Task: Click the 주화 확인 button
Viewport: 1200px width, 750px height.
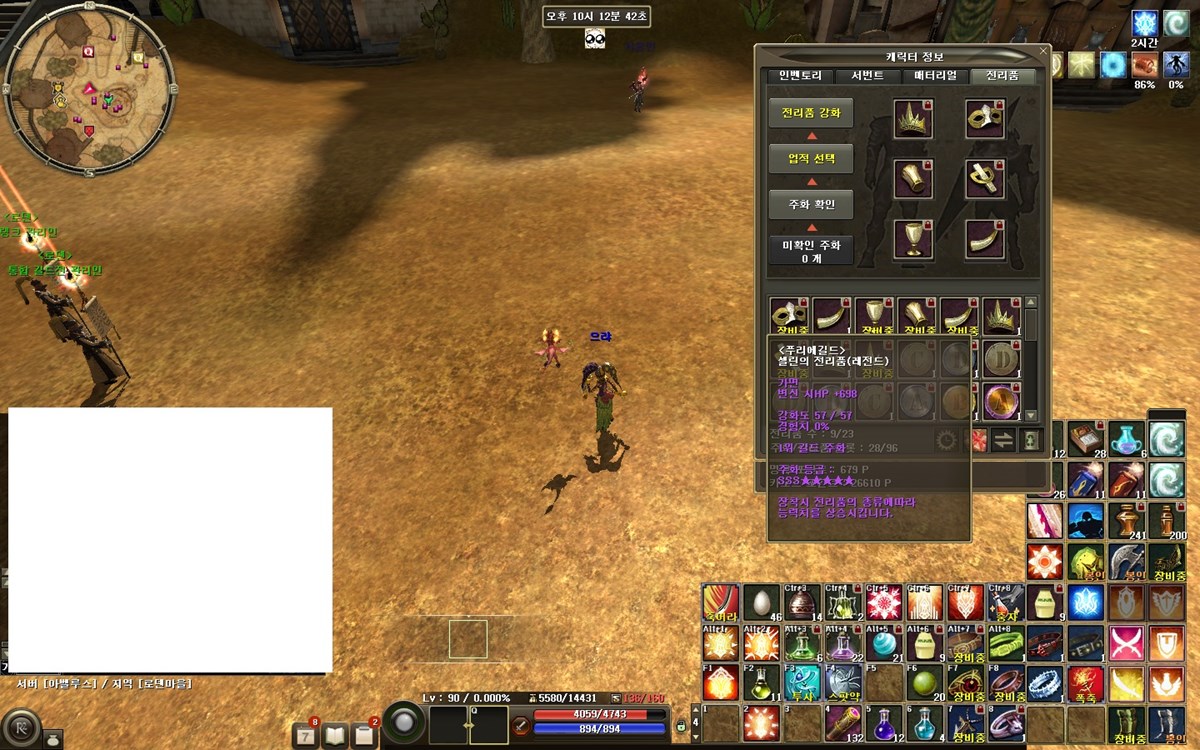Action: (811, 205)
